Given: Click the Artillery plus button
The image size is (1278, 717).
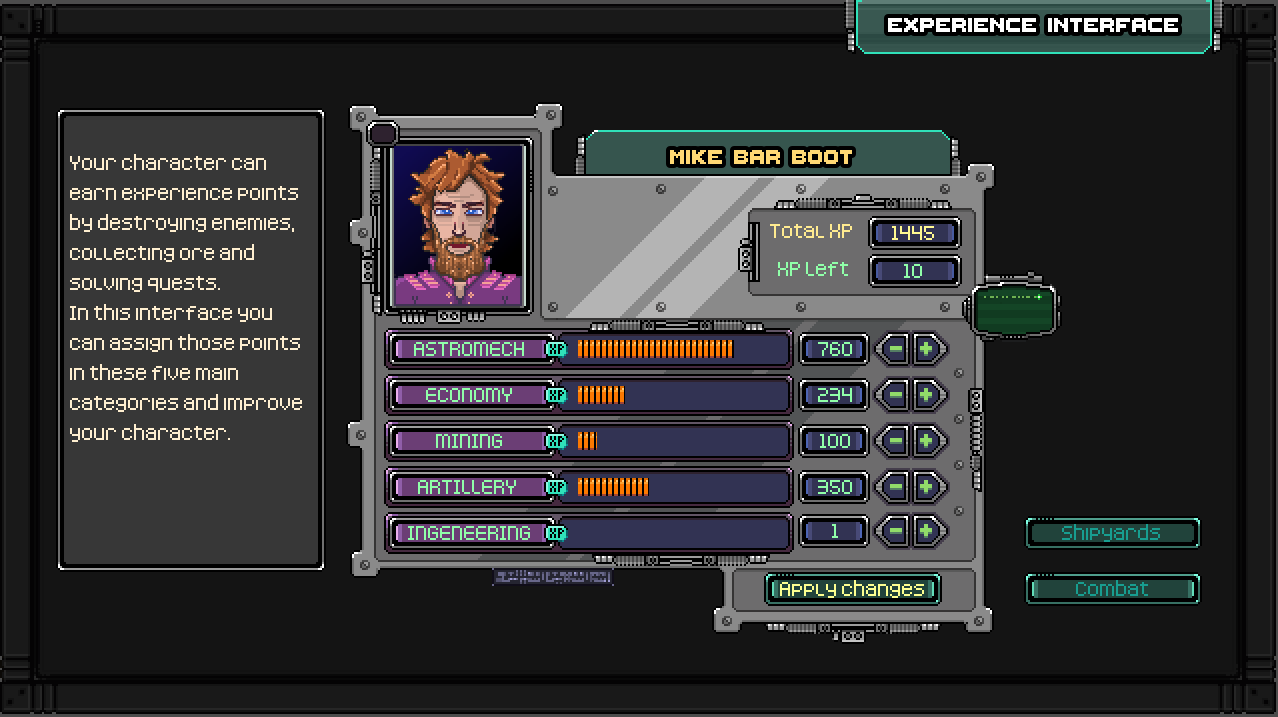Looking at the screenshot, I should (x=927, y=487).
